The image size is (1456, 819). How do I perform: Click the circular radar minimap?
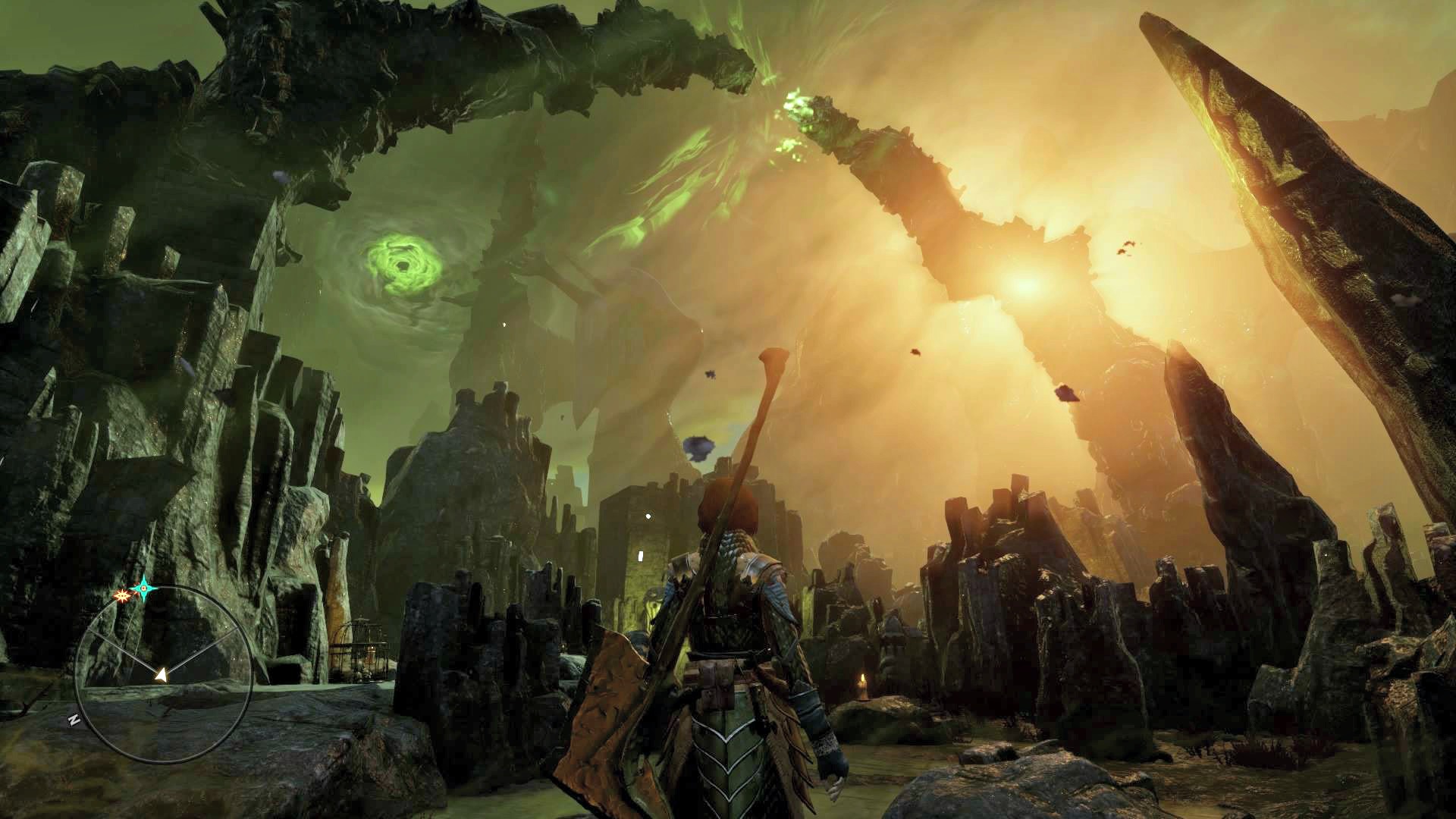(164, 674)
